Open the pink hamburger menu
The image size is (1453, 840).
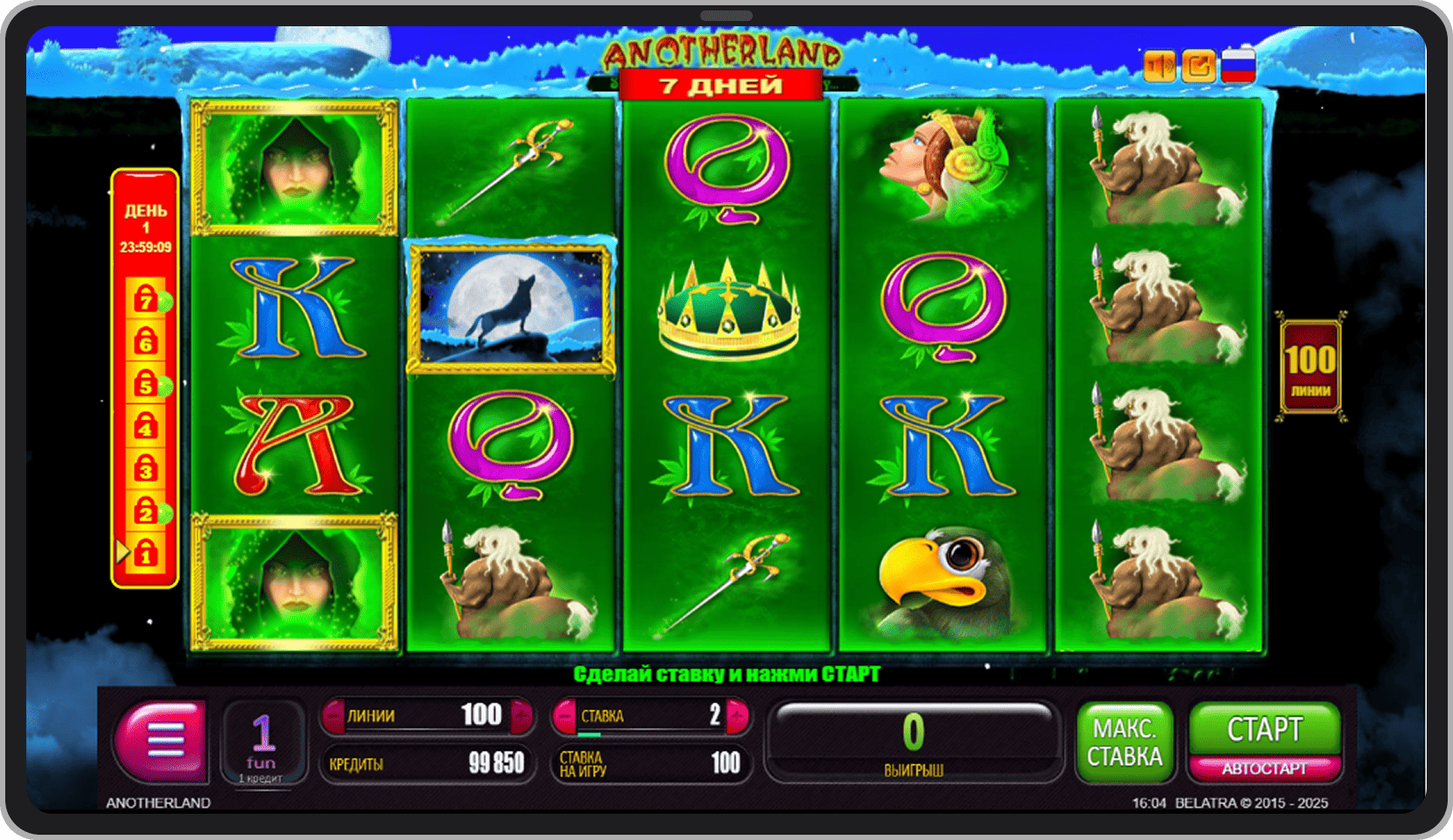tap(162, 740)
